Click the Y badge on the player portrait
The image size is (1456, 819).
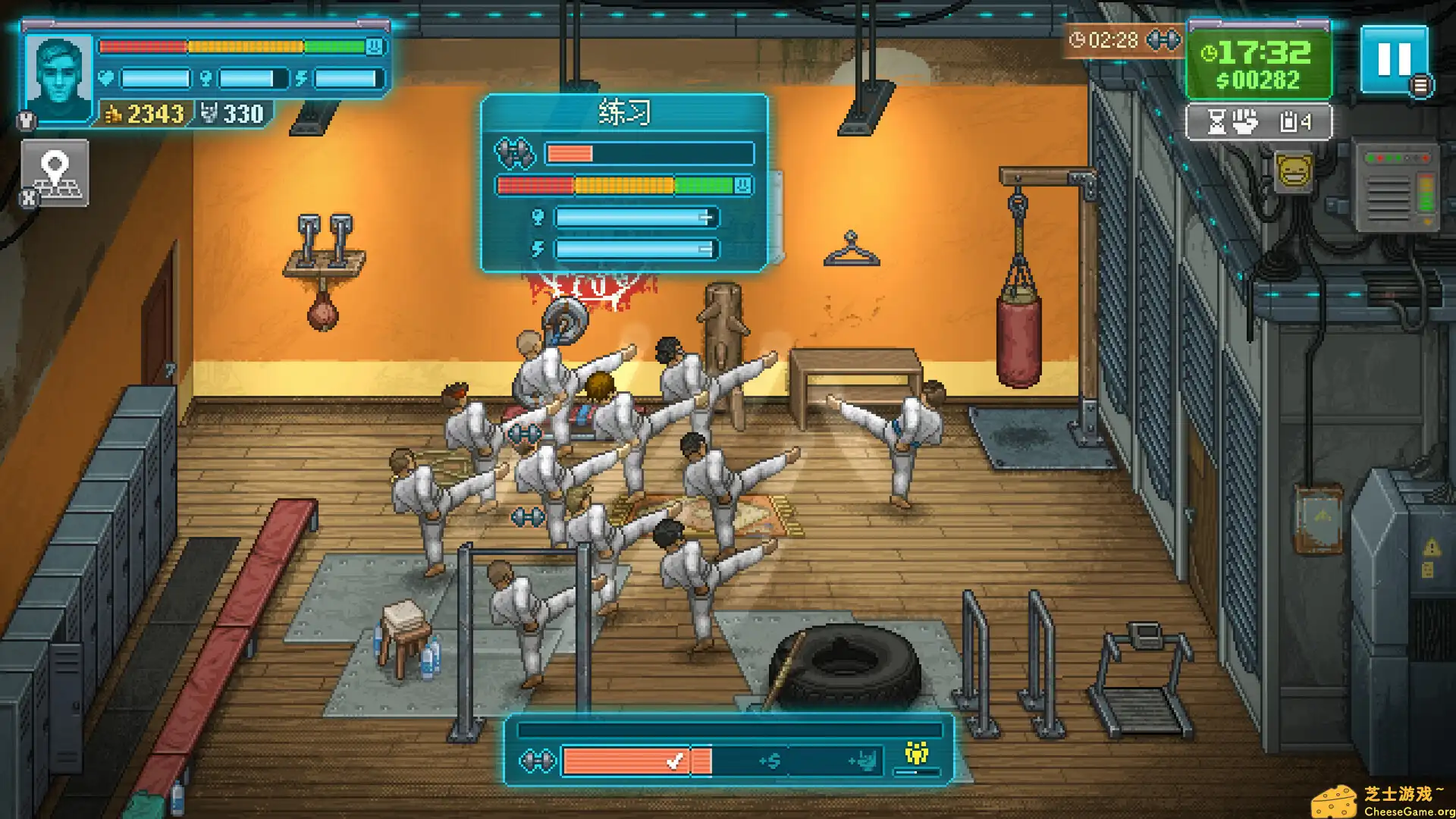coord(28,119)
